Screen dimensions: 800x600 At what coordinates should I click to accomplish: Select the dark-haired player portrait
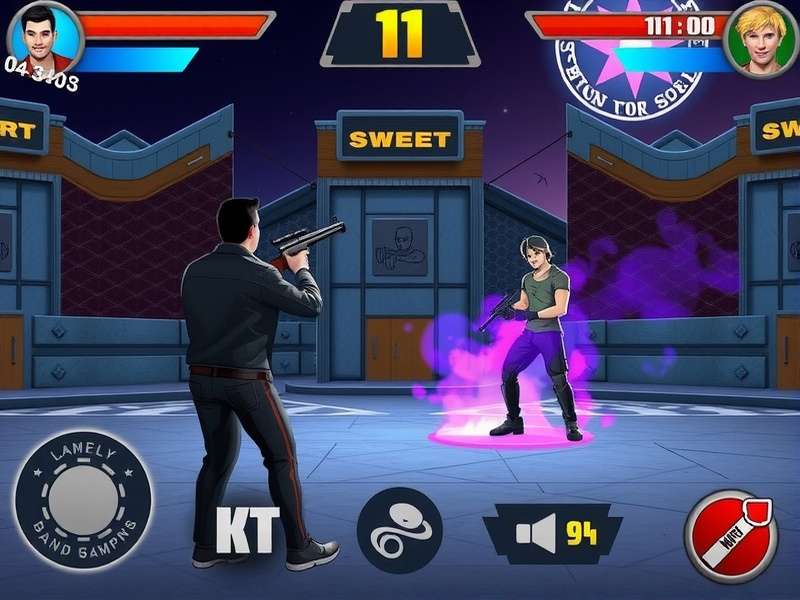(x=44, y=37)
